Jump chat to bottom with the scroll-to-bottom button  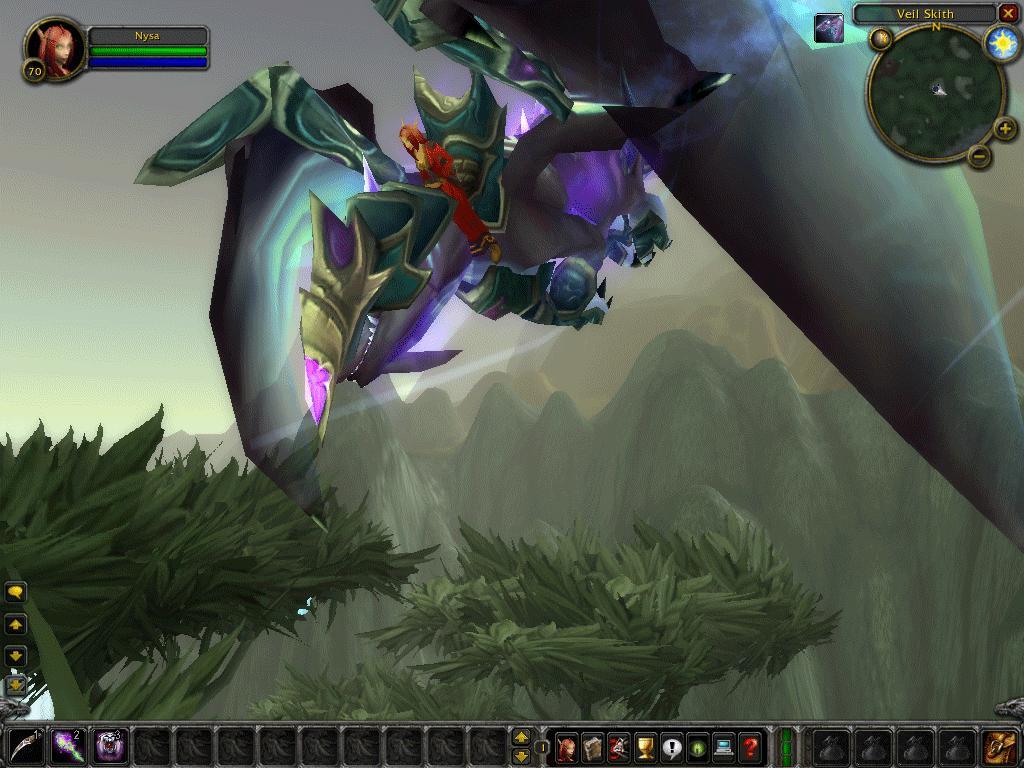click(16, 686)
